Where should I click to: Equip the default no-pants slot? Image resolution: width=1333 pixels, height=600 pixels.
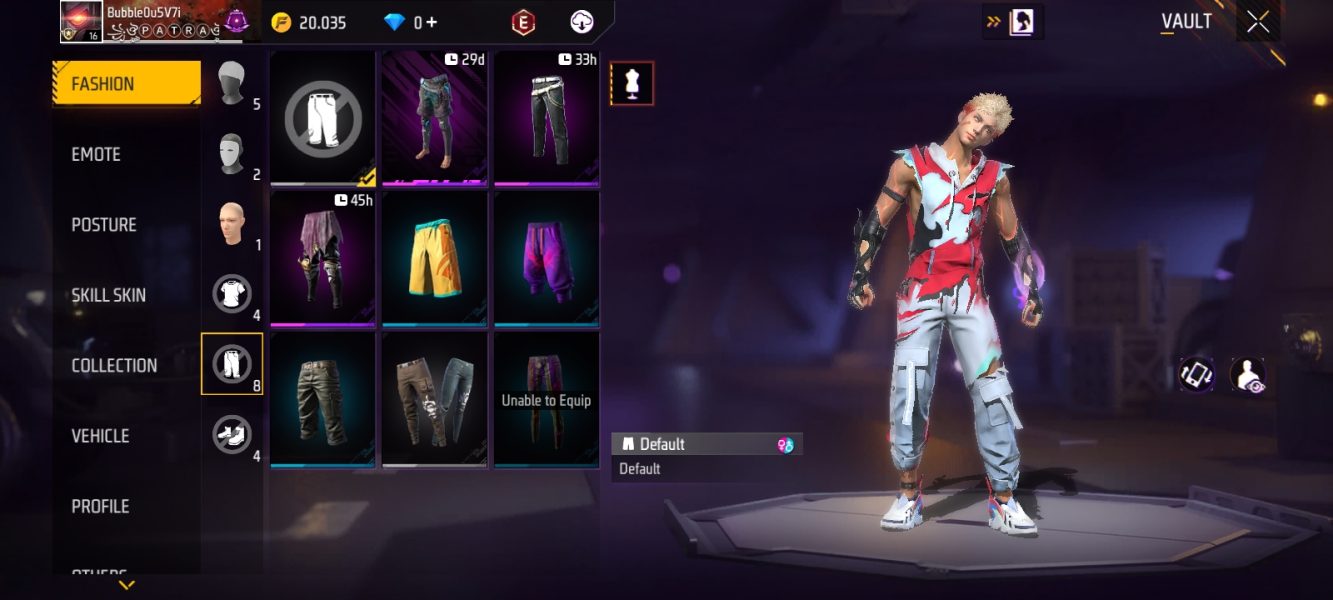tap(323, 118)
